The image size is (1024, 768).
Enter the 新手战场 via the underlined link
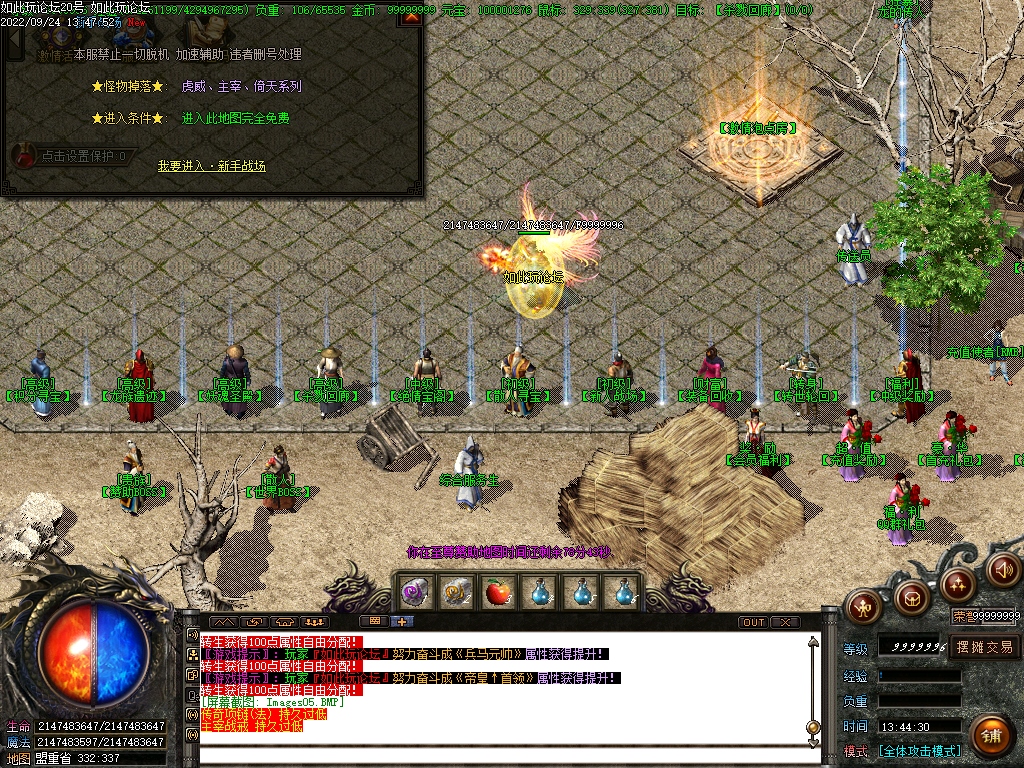click(212, 165)
